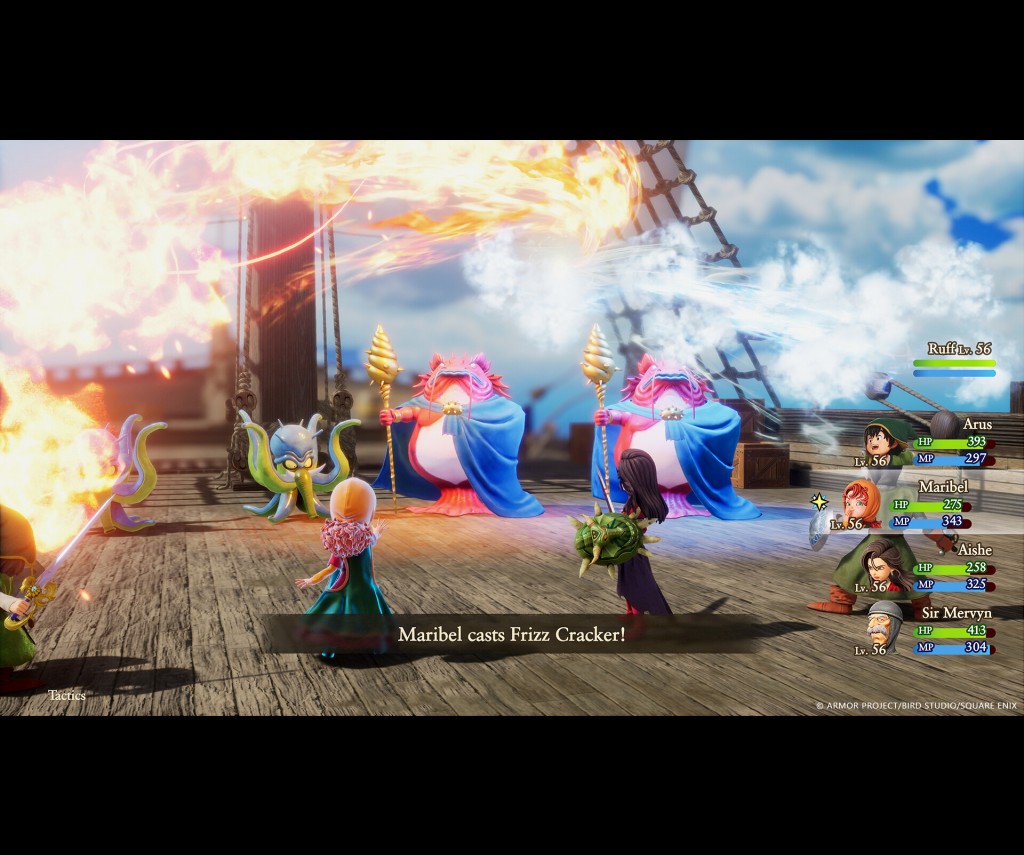Click the sparkle star icon beside Maribel

[819, 501]
